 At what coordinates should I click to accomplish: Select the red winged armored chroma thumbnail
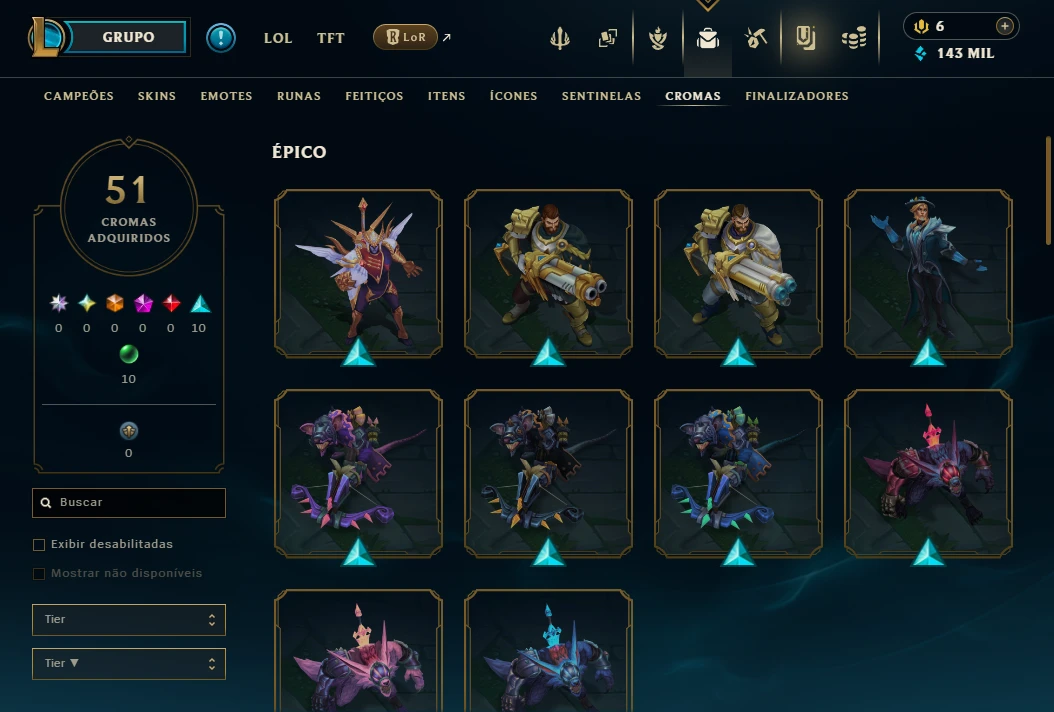(358, 273)
